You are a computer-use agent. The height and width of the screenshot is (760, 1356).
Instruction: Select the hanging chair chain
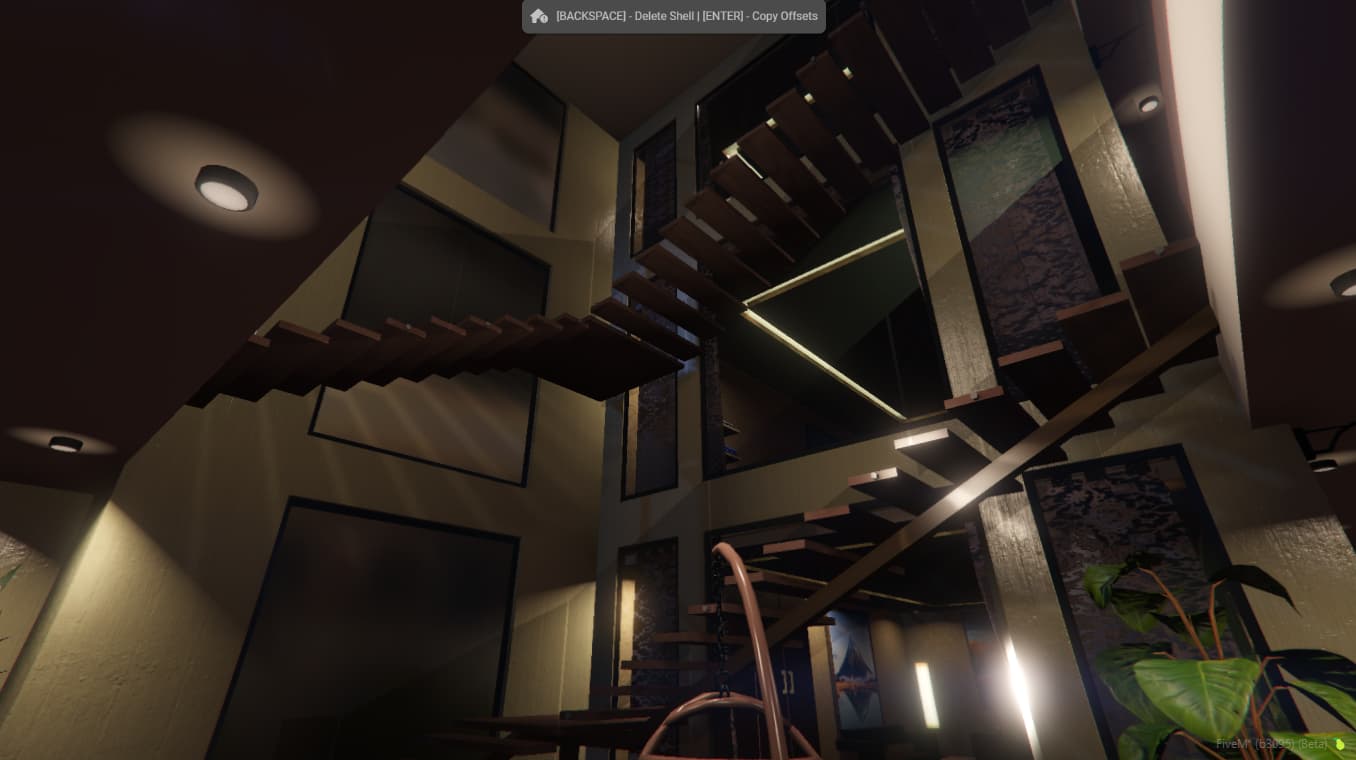coord(722,620)
